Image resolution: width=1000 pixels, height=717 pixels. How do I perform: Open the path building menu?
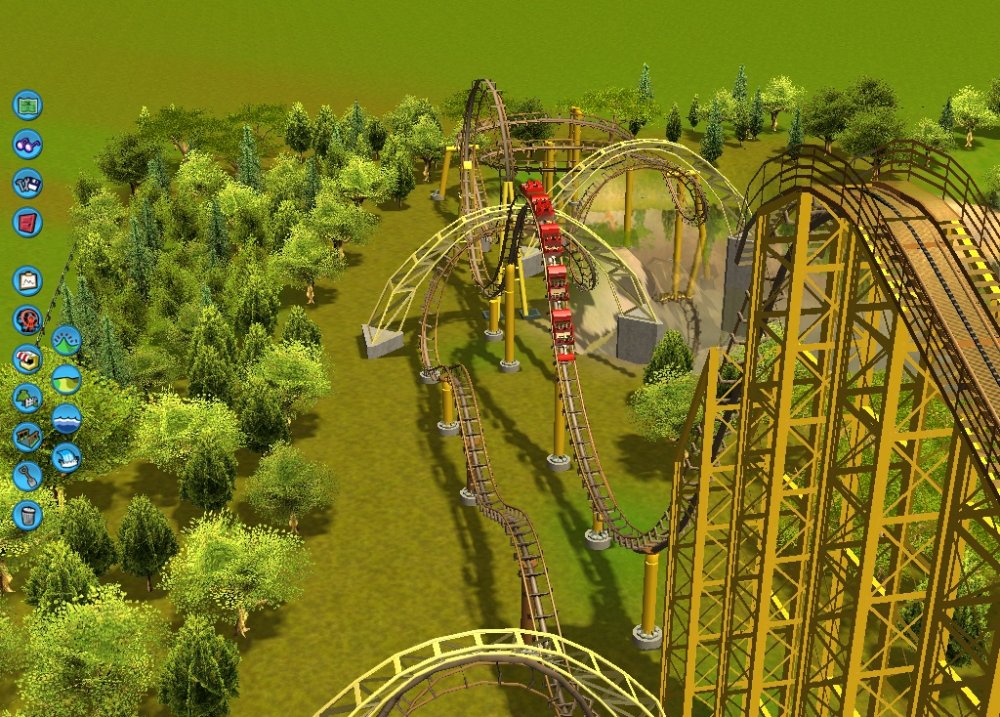click(27, 437)
